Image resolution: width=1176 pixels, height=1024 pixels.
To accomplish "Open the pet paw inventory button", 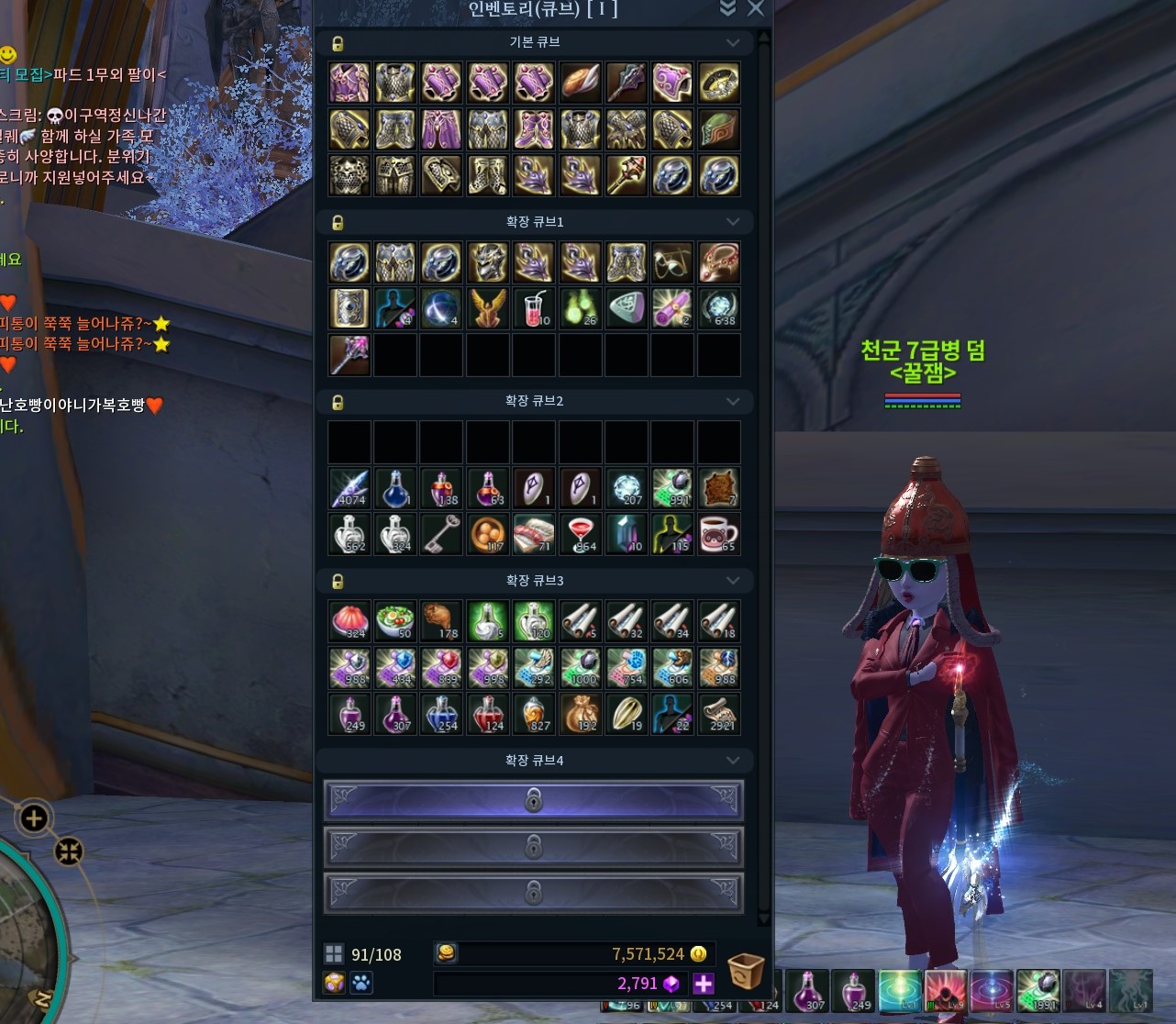I will pos(361,984).
